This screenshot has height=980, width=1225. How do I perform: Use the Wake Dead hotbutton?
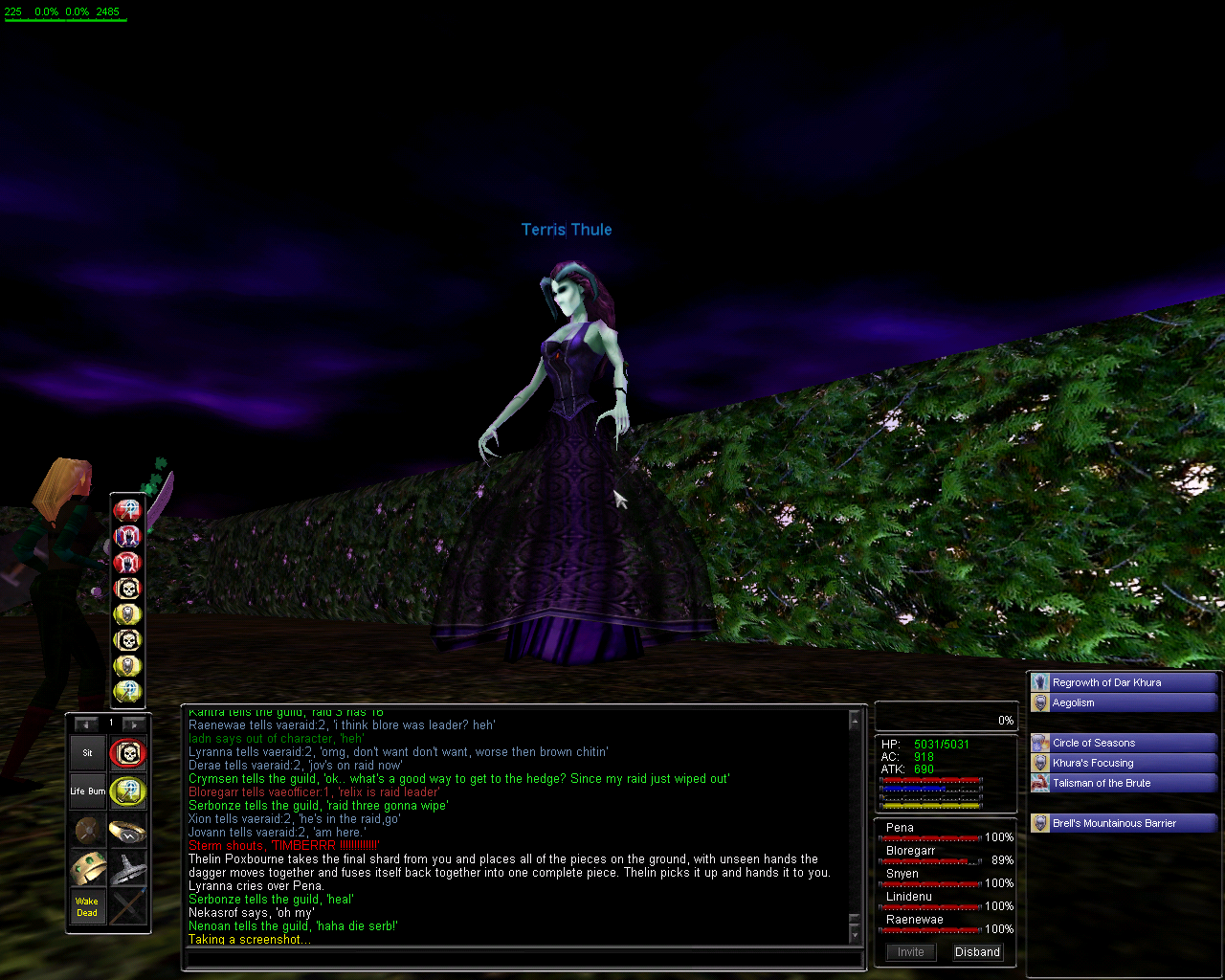[87, 907]
